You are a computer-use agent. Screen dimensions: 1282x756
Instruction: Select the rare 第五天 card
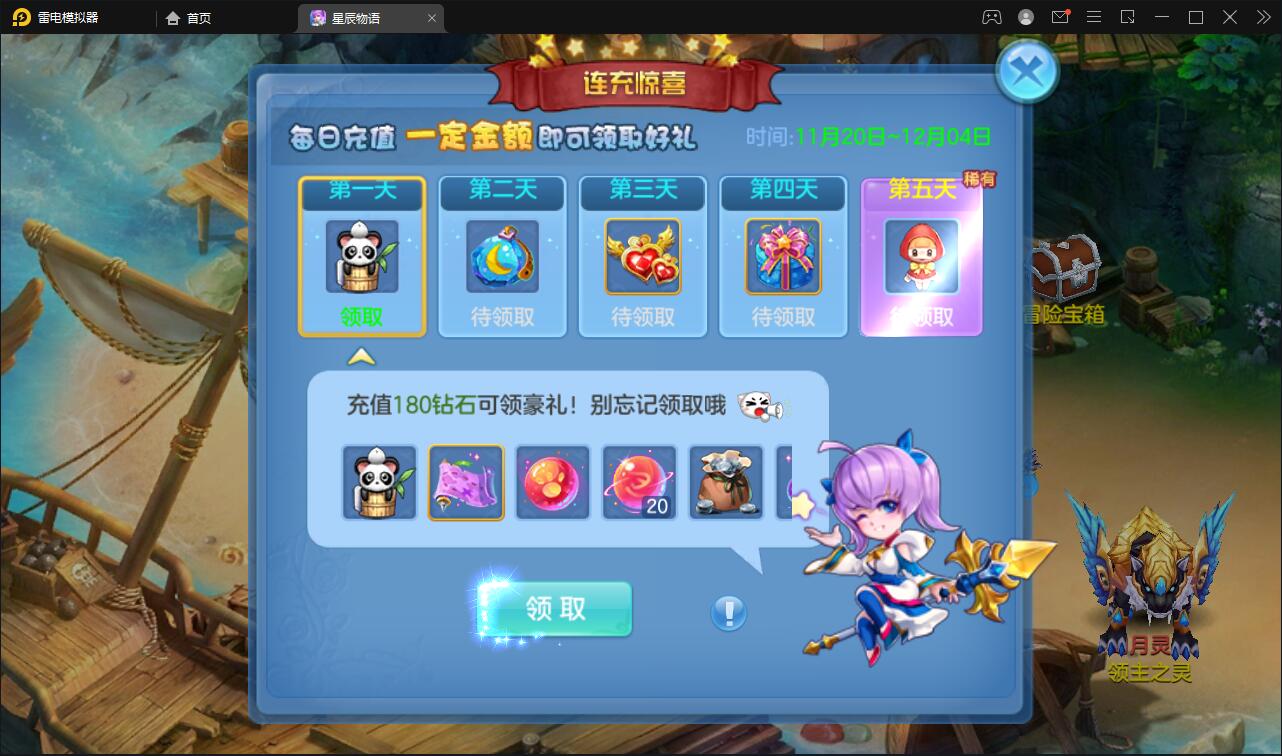[x=920, y=255]
